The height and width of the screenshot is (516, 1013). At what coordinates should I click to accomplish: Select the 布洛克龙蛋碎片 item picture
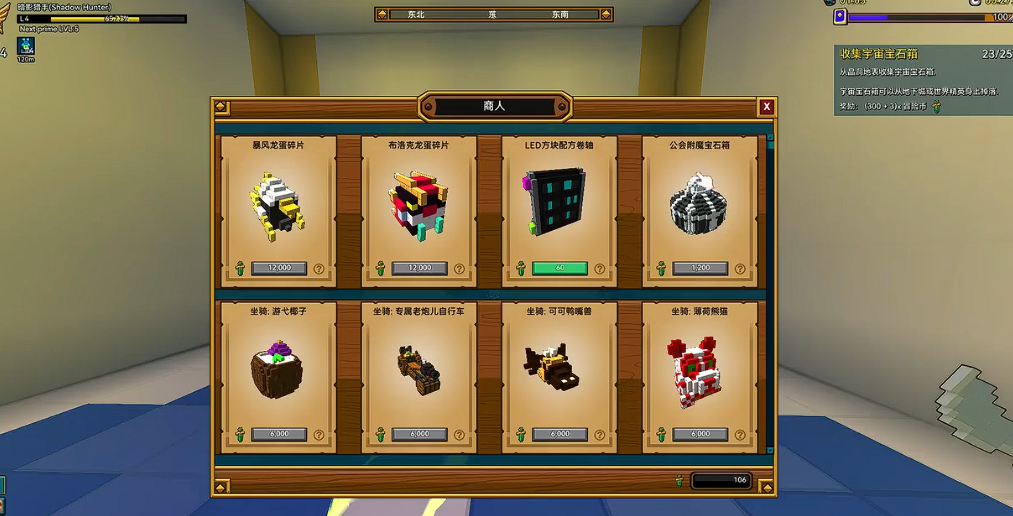(x=418, y=207)
